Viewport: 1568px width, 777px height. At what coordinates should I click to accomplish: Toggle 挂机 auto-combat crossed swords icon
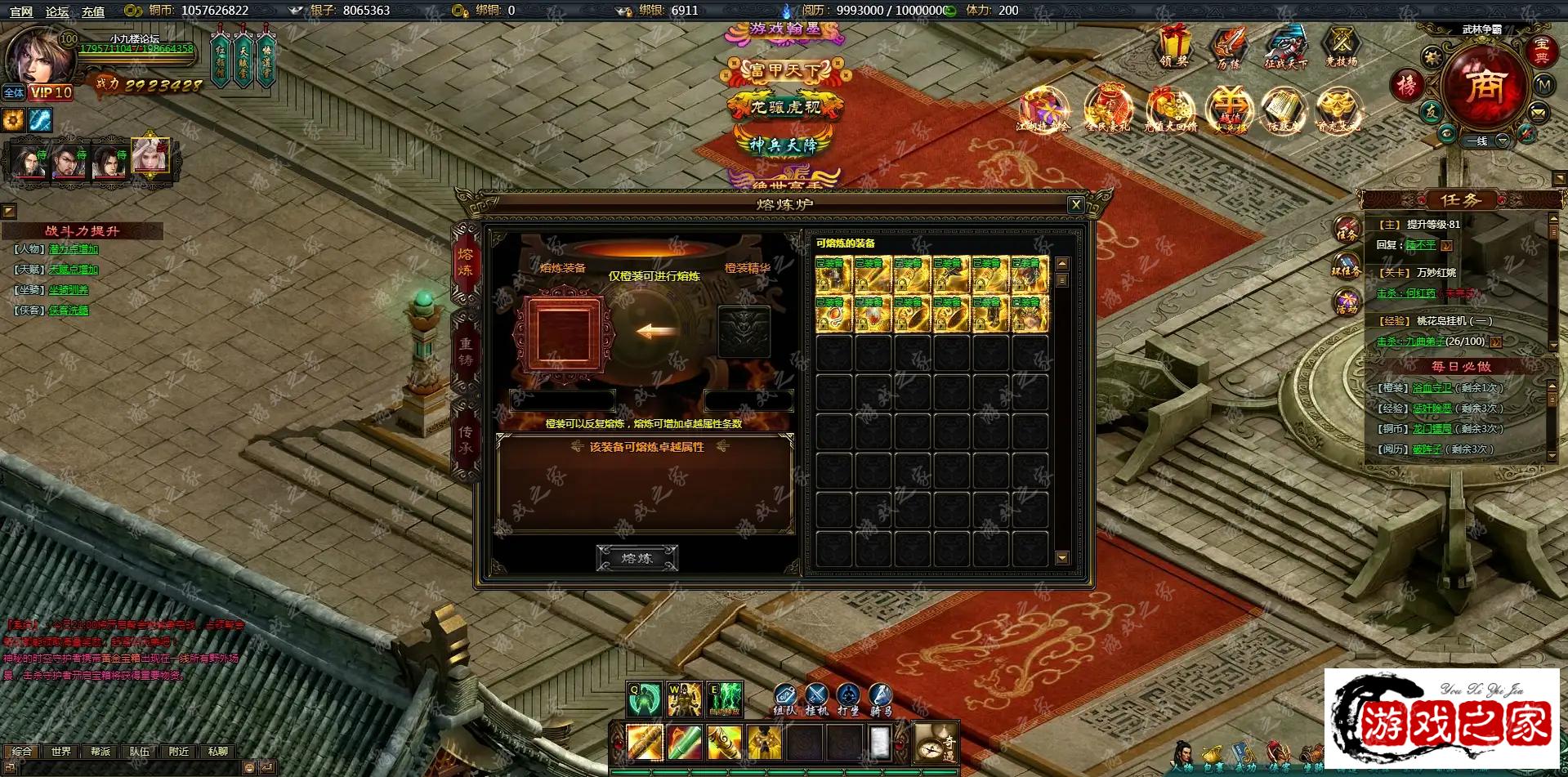(x=816, y=697)
